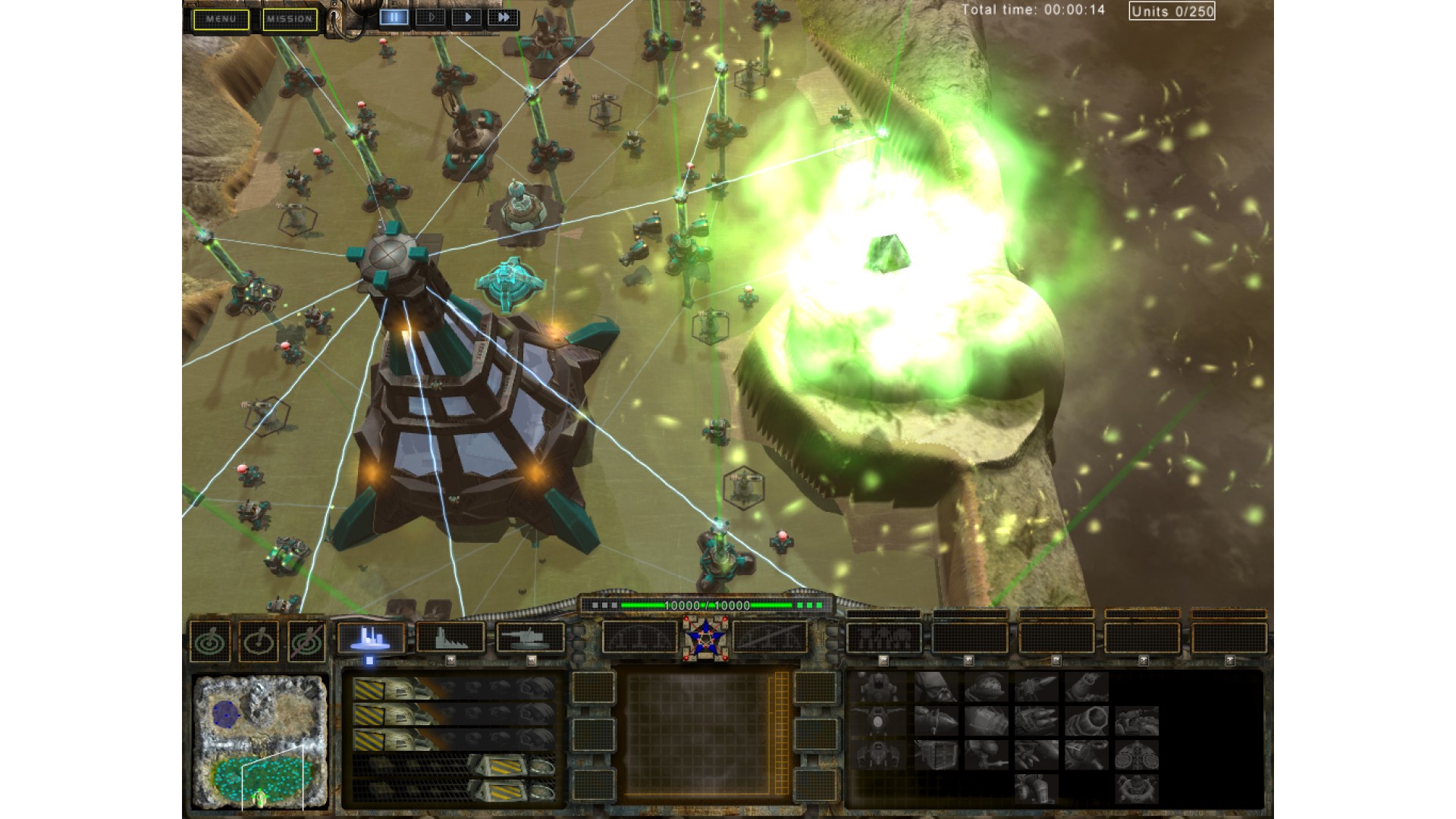Select the armored soldier unit icon
Viewport: 1456px width, 819px height.
880,688
